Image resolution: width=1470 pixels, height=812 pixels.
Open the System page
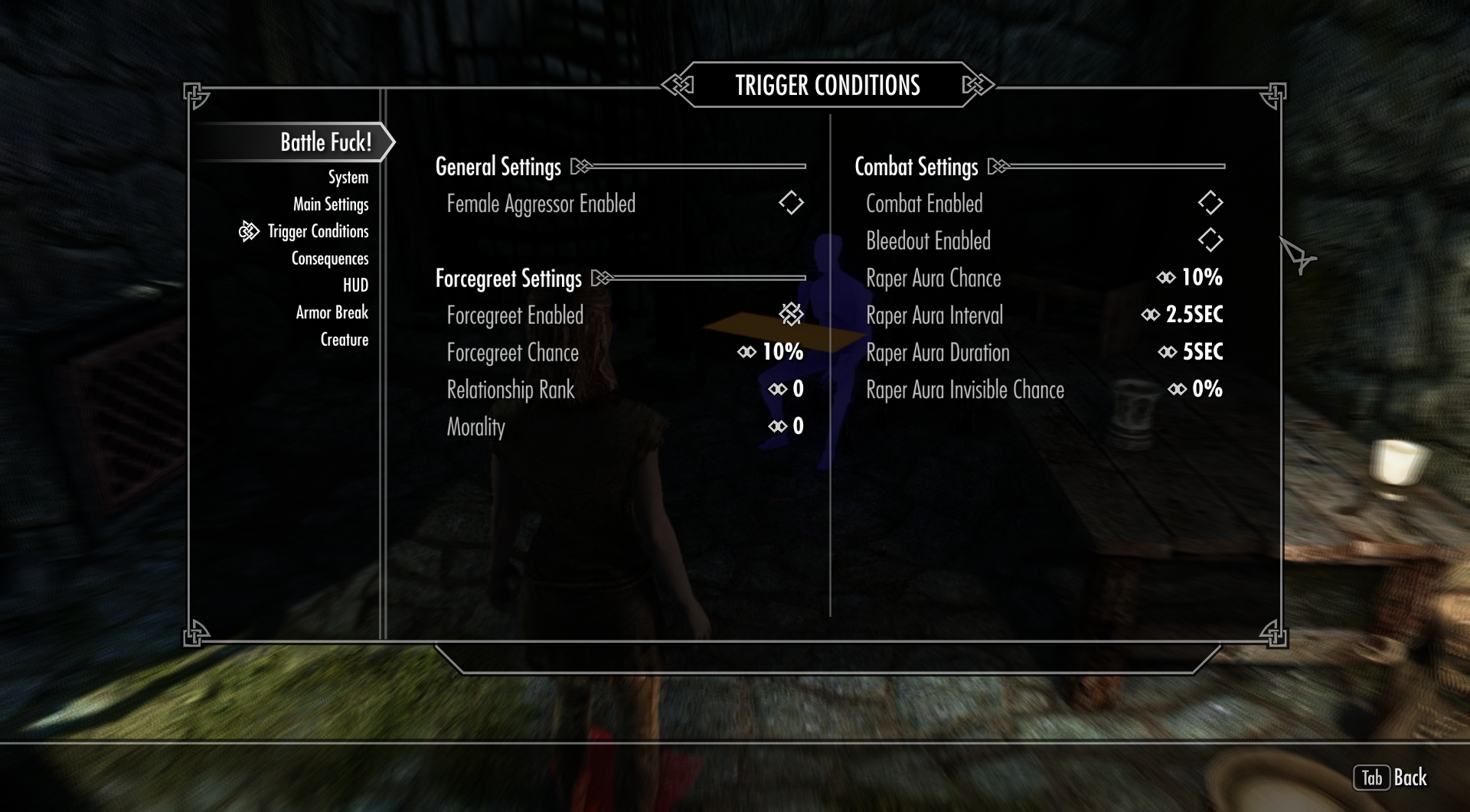(348, 178)
